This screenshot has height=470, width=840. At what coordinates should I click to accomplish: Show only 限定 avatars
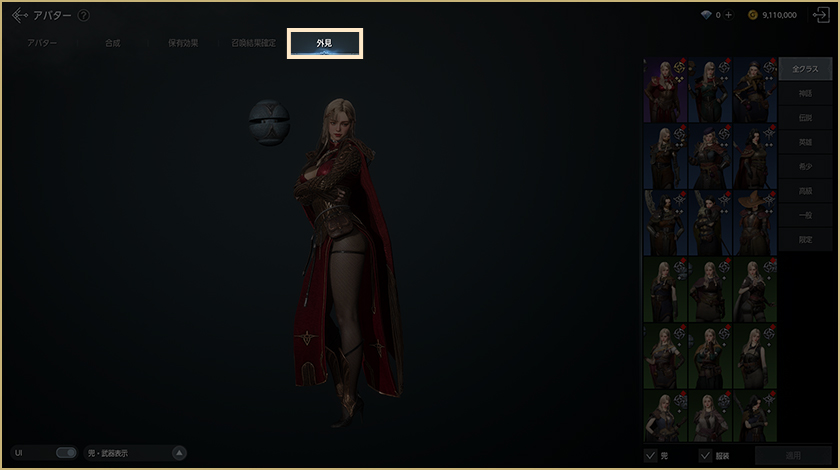pos(804,238)
